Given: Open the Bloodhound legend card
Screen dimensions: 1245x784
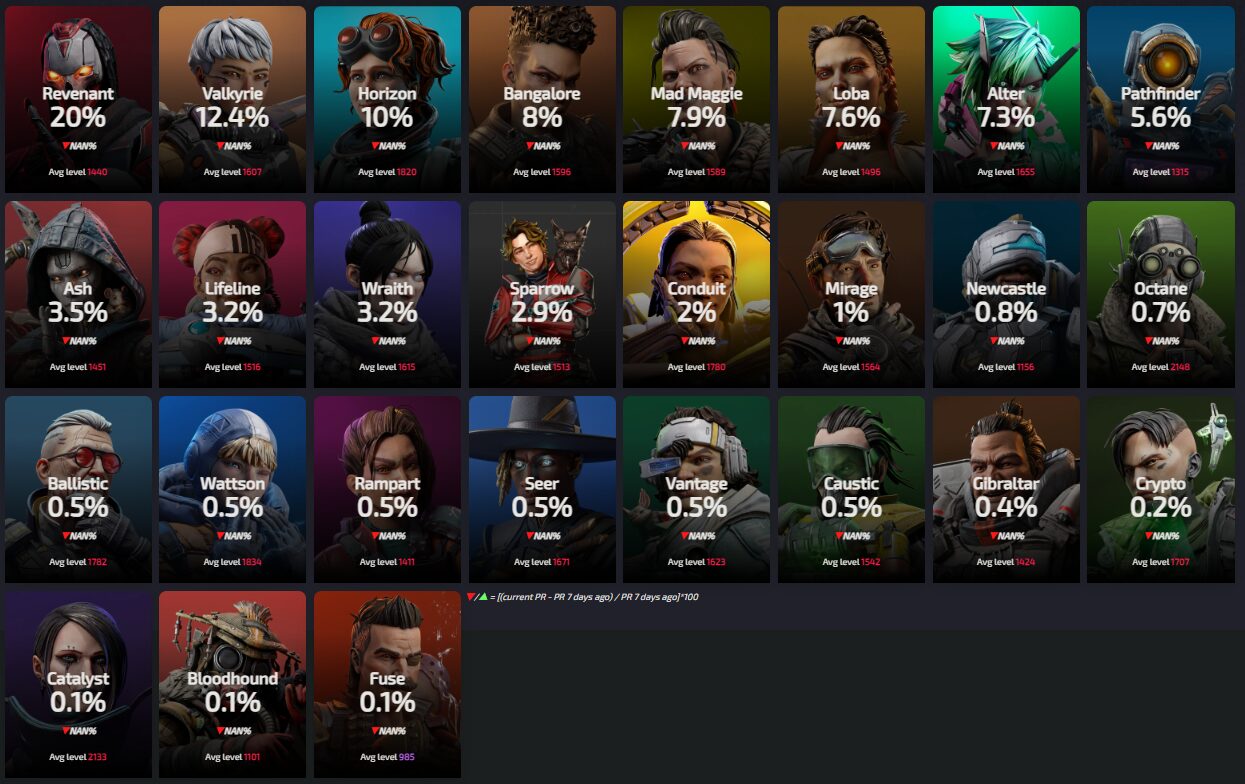Looking at the screenshot, I should (x=233, y=684).
